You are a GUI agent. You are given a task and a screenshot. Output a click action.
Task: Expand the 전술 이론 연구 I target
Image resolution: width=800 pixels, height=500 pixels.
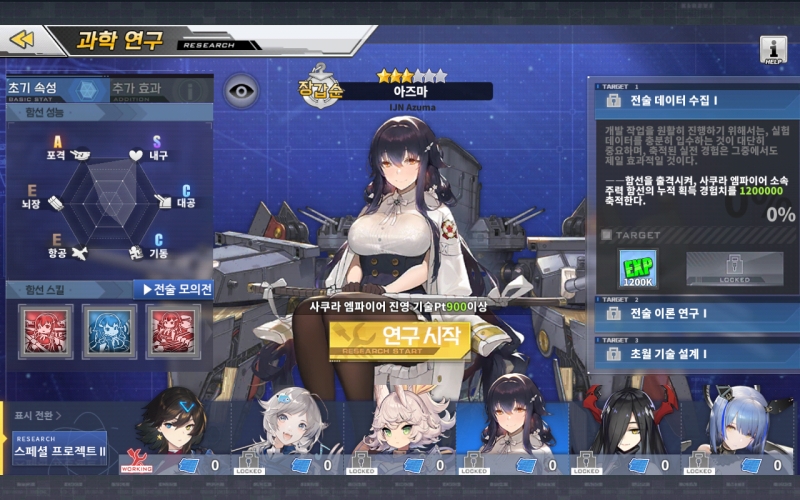[690, 313]
